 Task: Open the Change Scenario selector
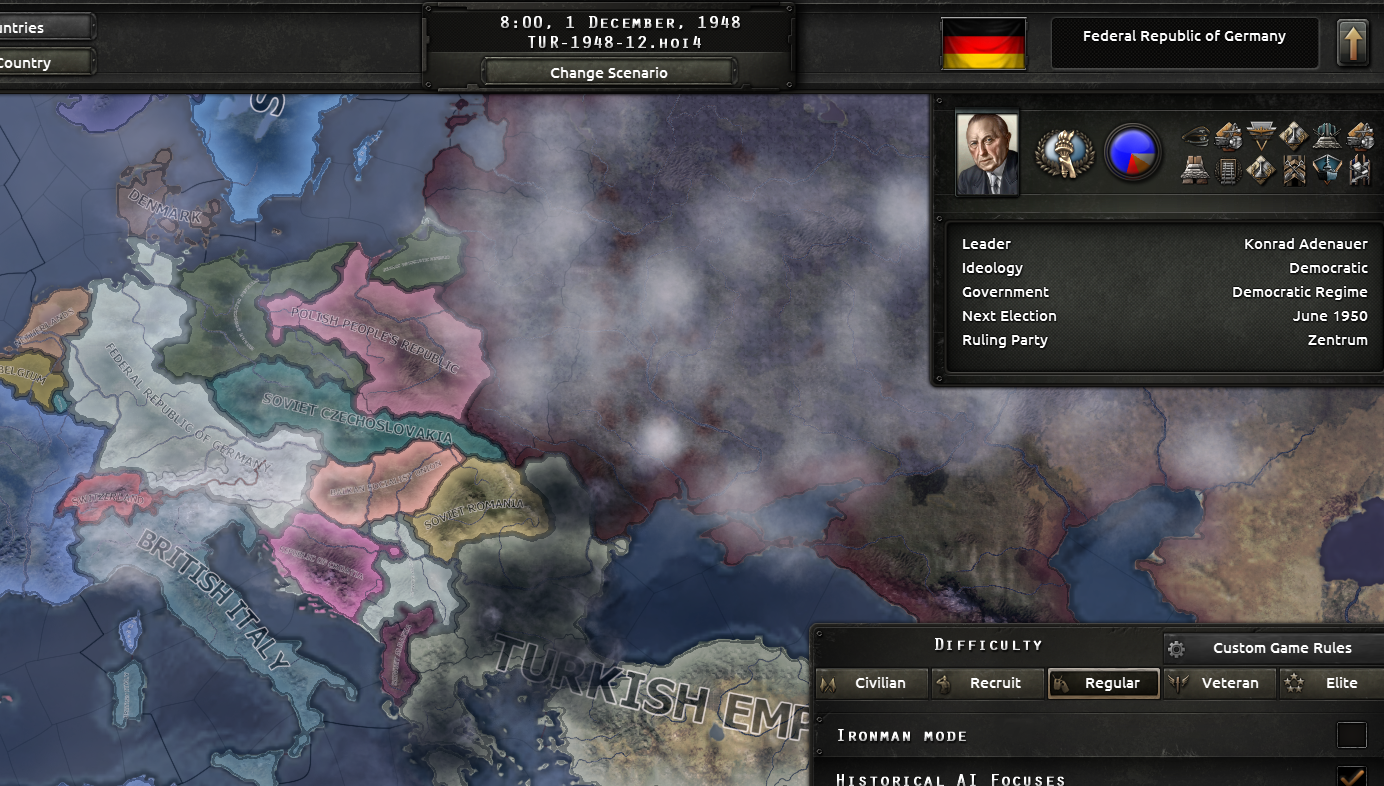pos(608,72)
